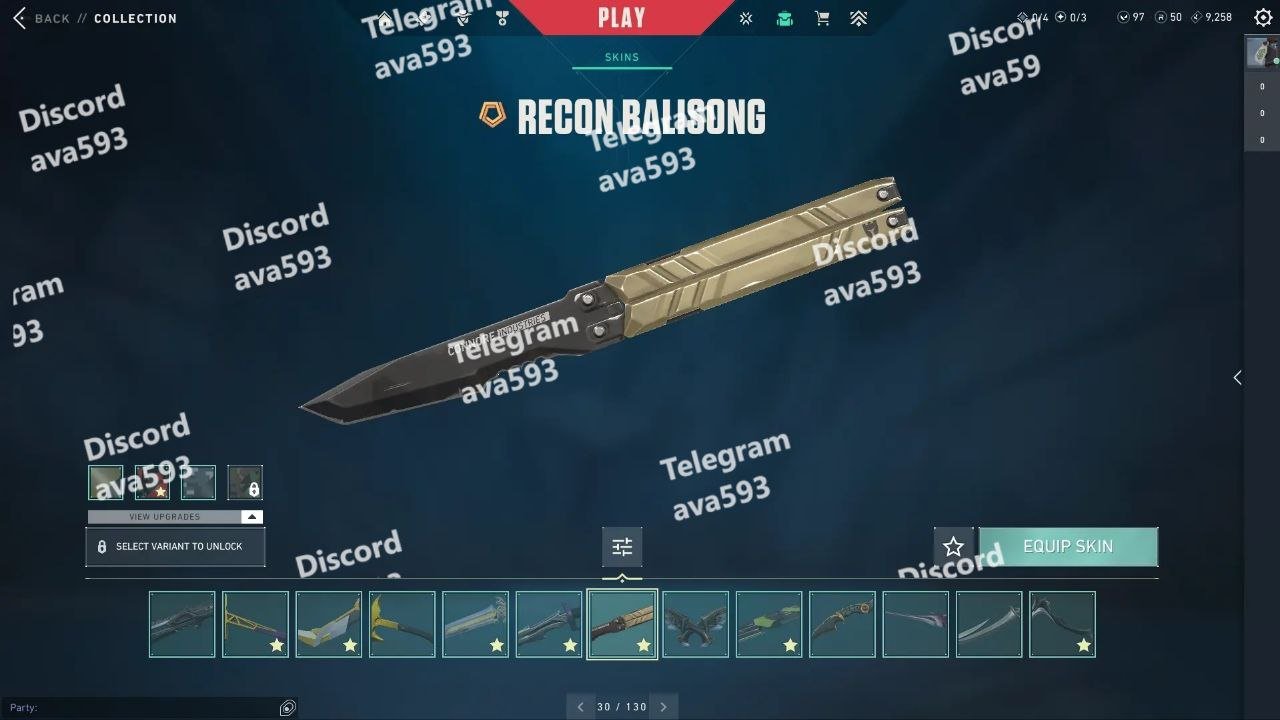Hit the red PLAY button
This screenshot has height=720, width=1280.
pos(621,17)
